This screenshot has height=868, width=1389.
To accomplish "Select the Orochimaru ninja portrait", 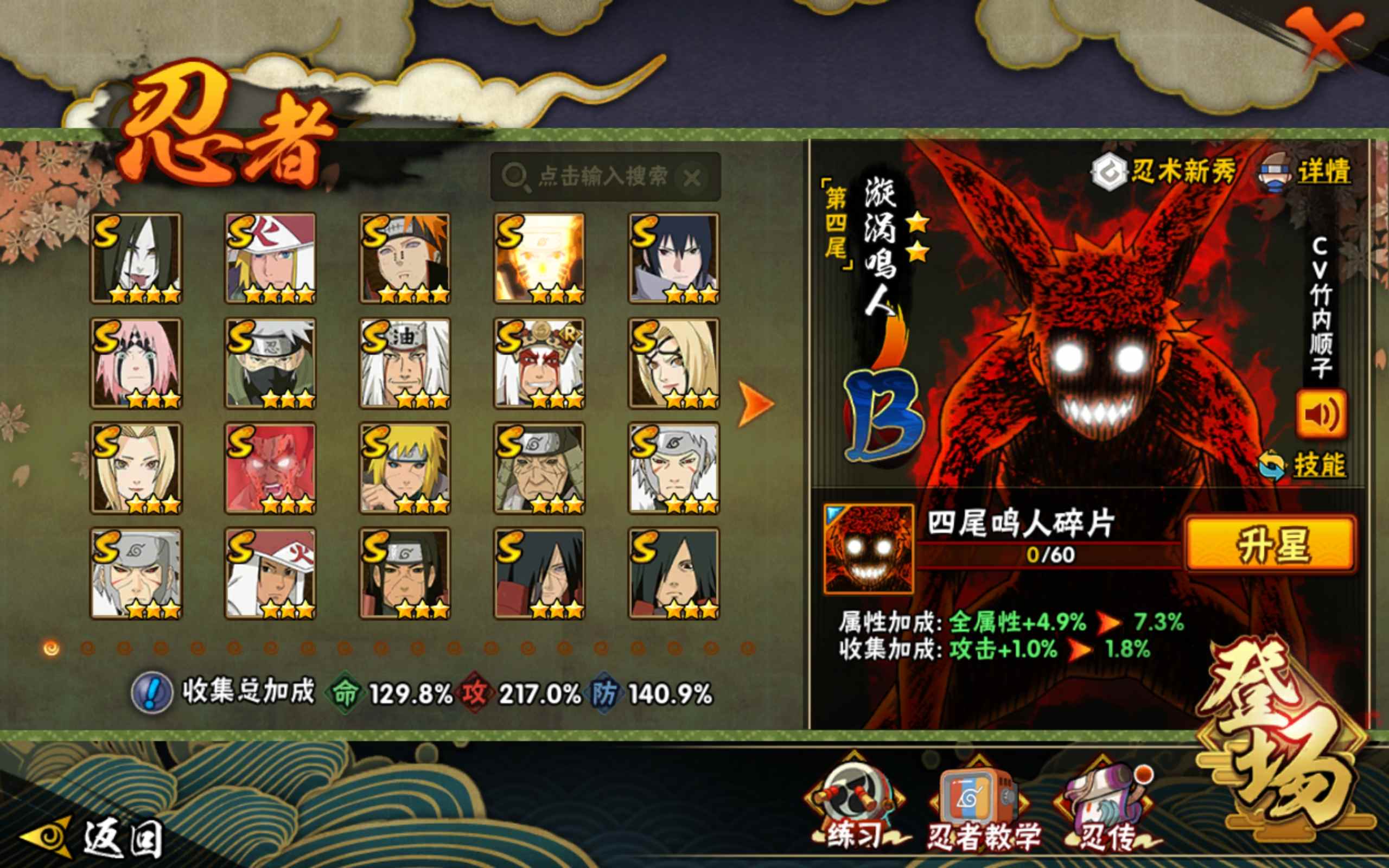I will (136, 258).
